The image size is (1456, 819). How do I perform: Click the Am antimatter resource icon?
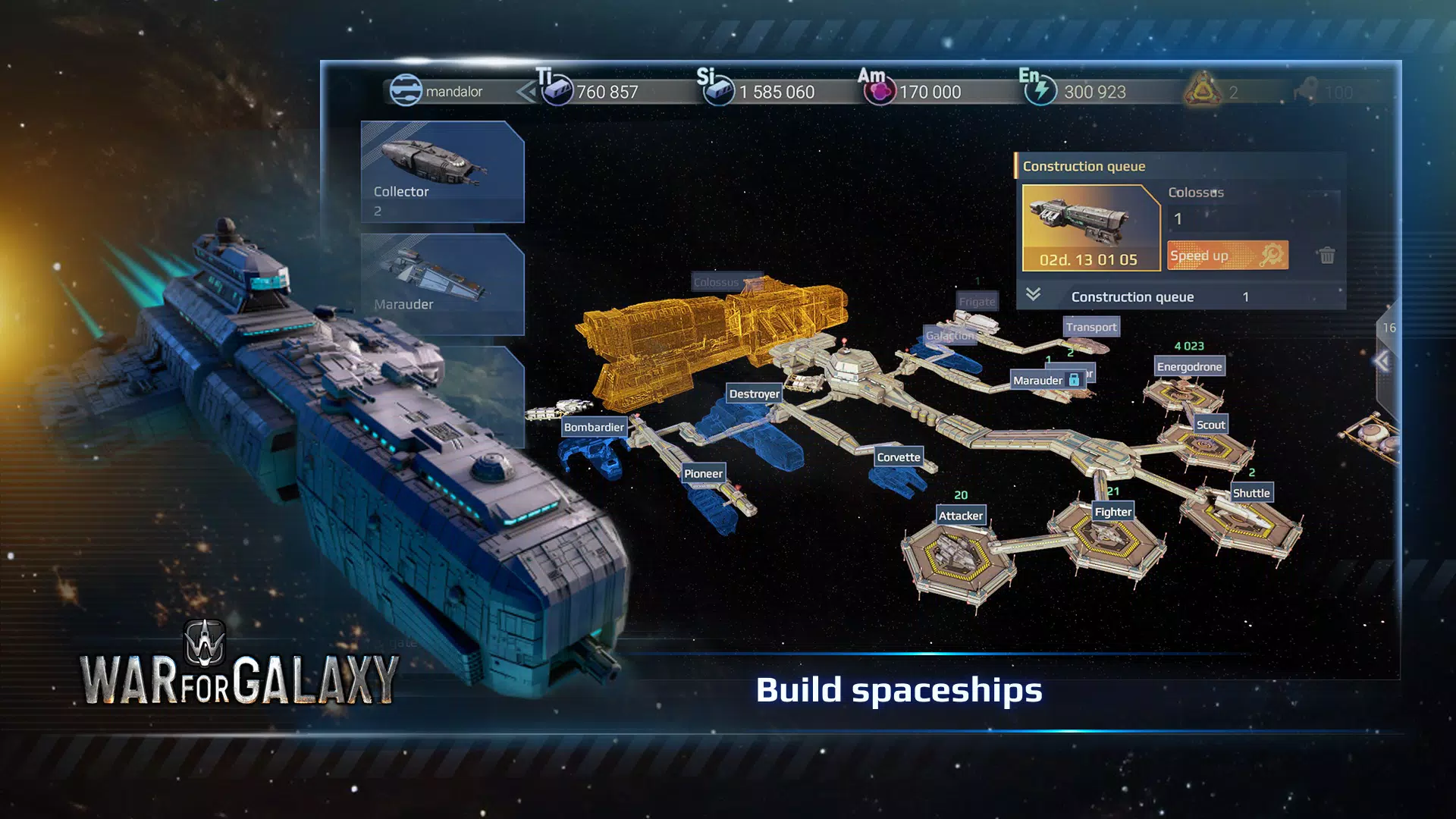[x=880, y=89]
